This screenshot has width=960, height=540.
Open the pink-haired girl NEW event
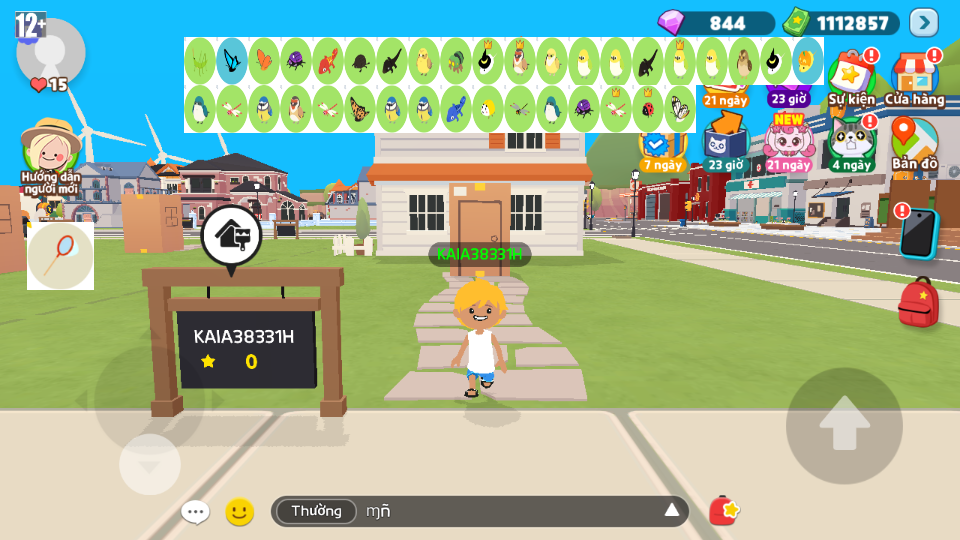(x=788, y=141)
